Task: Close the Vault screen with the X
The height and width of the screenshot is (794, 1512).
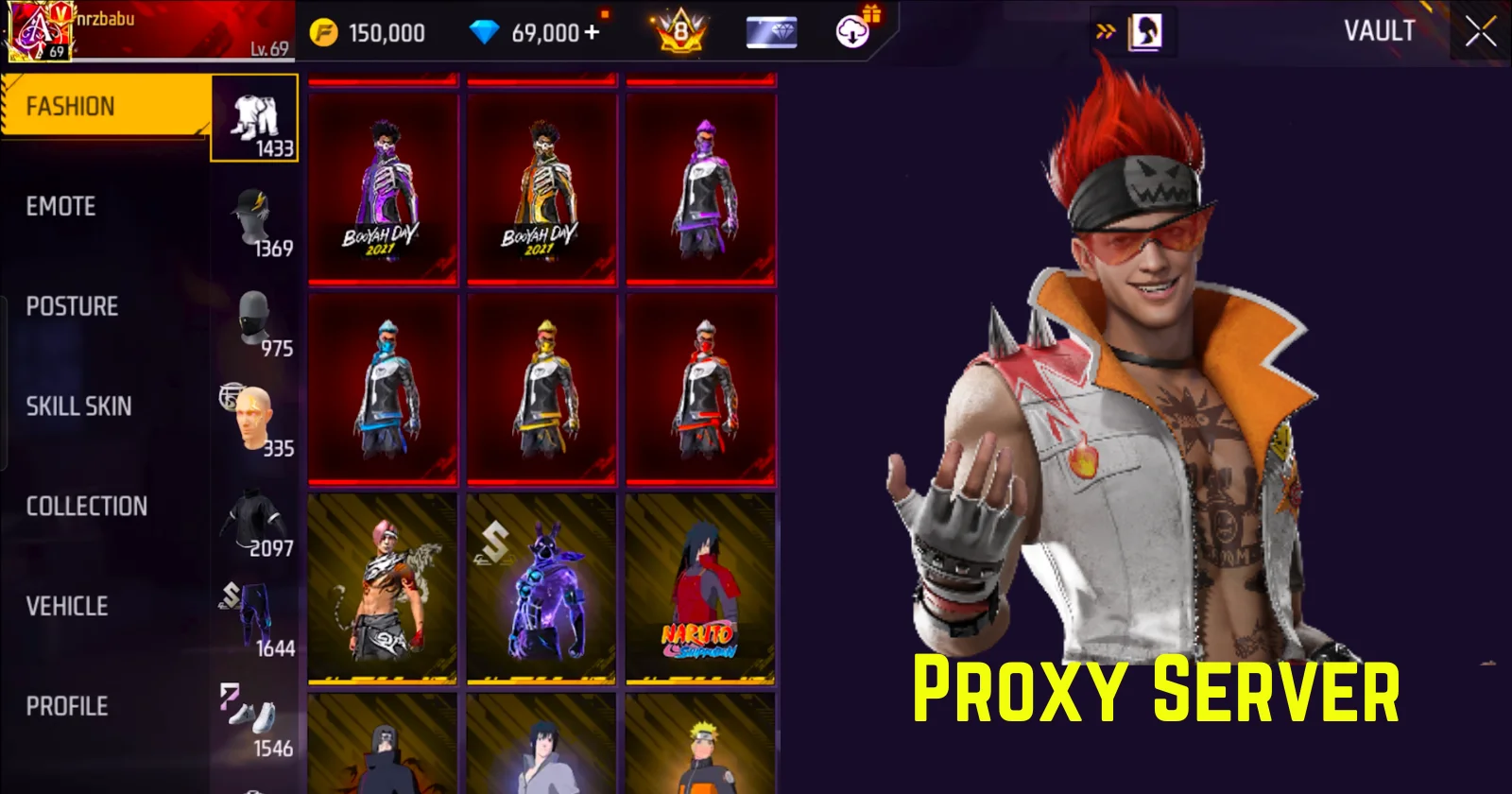Action: [1480, 32]
